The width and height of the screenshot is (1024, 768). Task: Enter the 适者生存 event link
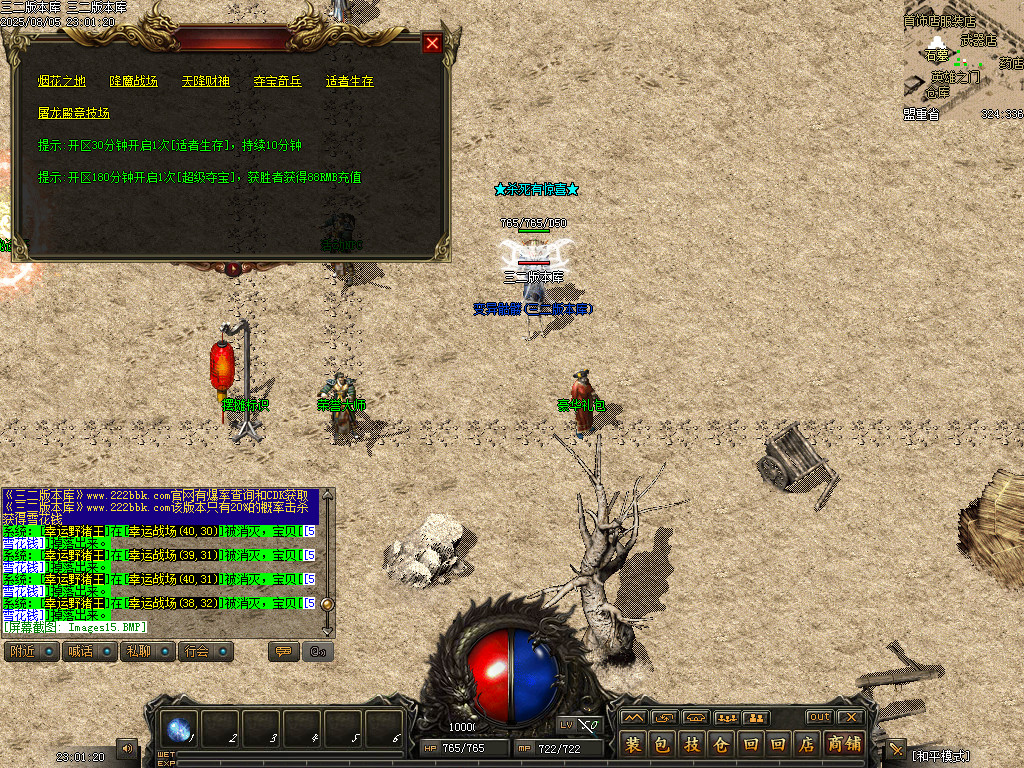tap(350, 81)
